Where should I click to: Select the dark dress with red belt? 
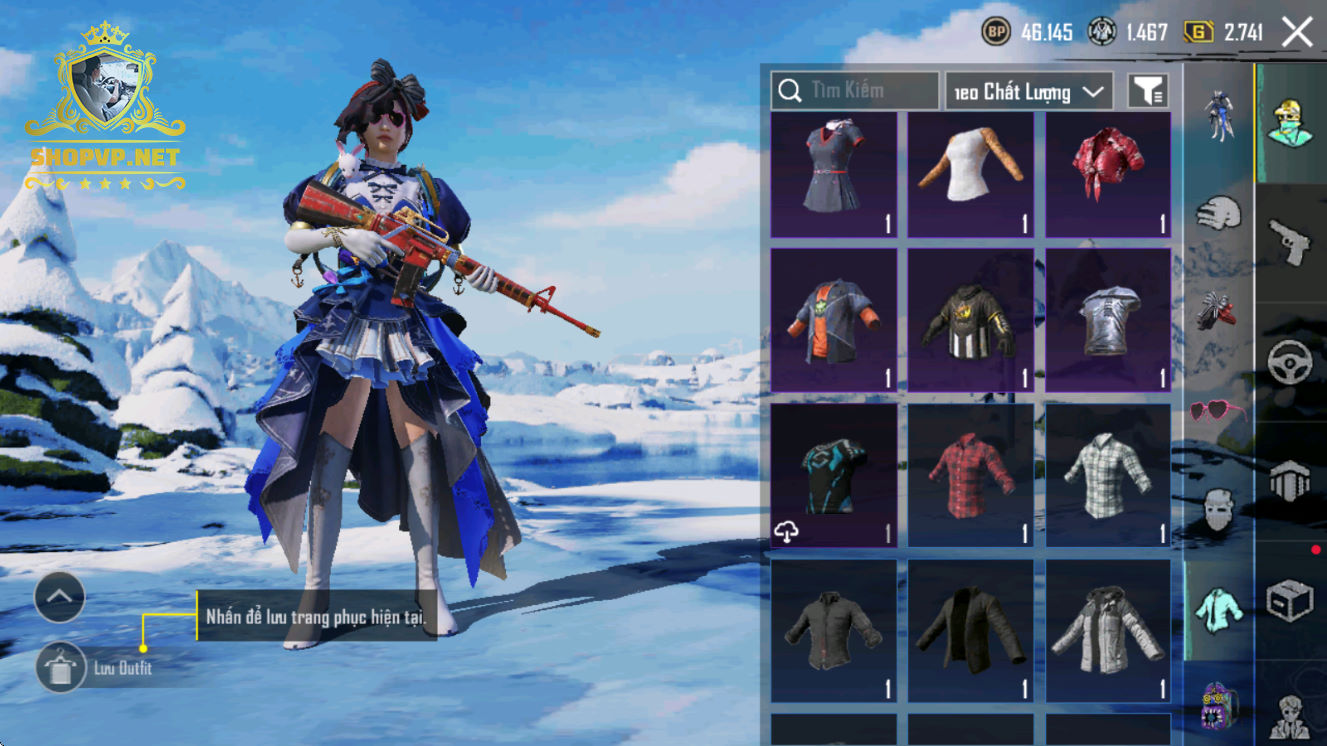click(834, 174)
